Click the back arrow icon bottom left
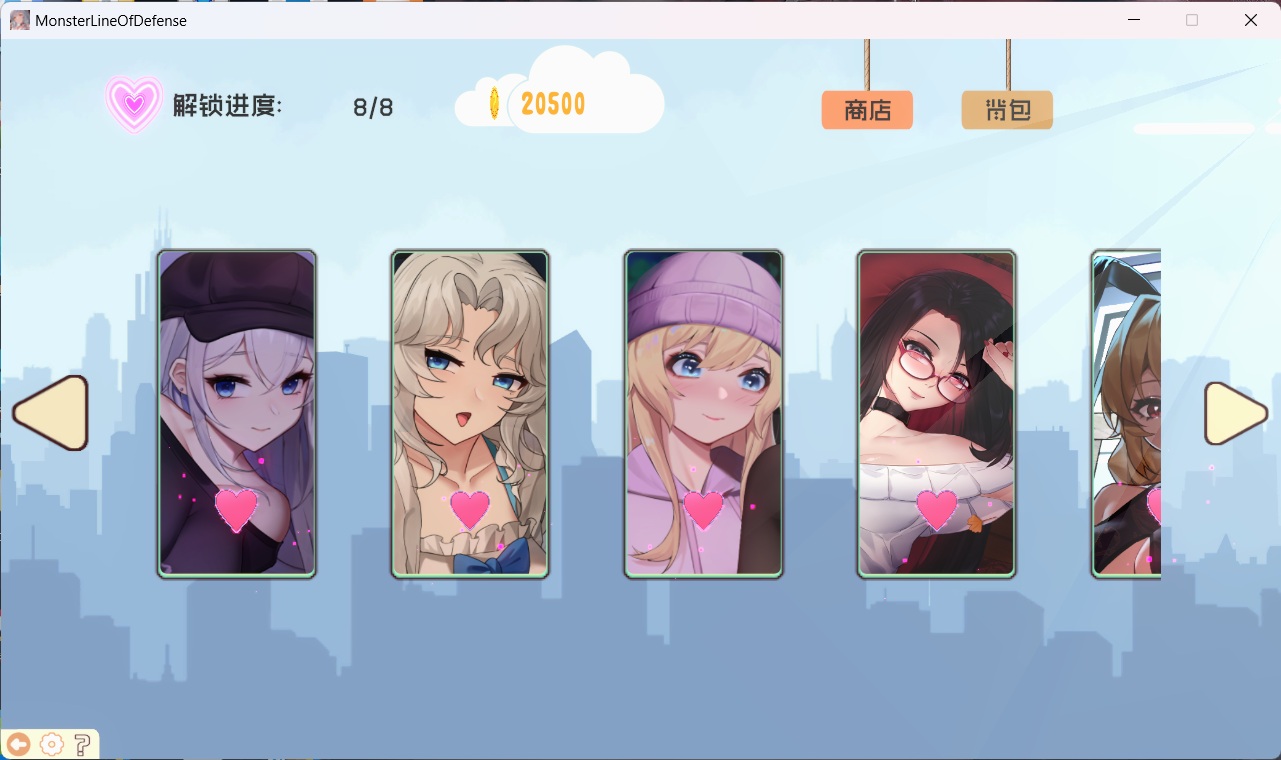This screenshot has width=1281, height=760. (19, 744)
